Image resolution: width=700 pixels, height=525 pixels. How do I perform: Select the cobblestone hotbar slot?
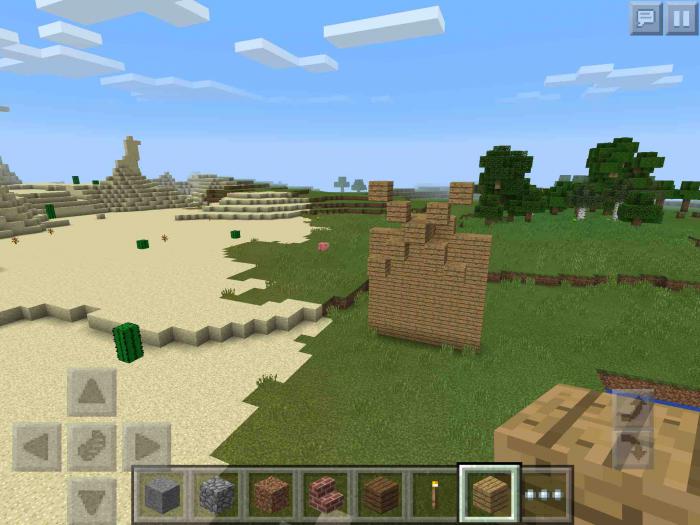(x=215, y=494)
